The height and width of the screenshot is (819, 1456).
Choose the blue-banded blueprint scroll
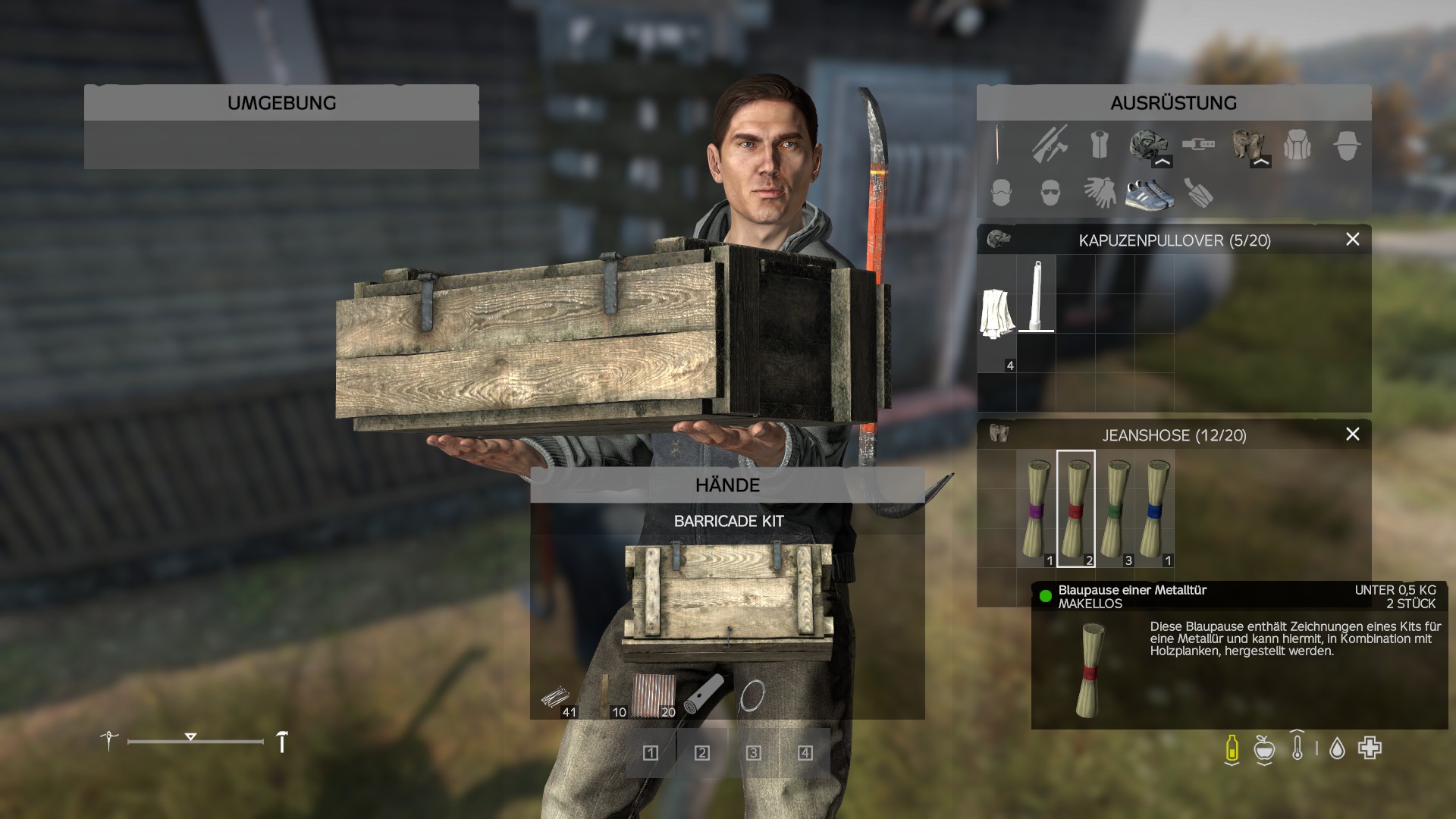pos(1154,508)
